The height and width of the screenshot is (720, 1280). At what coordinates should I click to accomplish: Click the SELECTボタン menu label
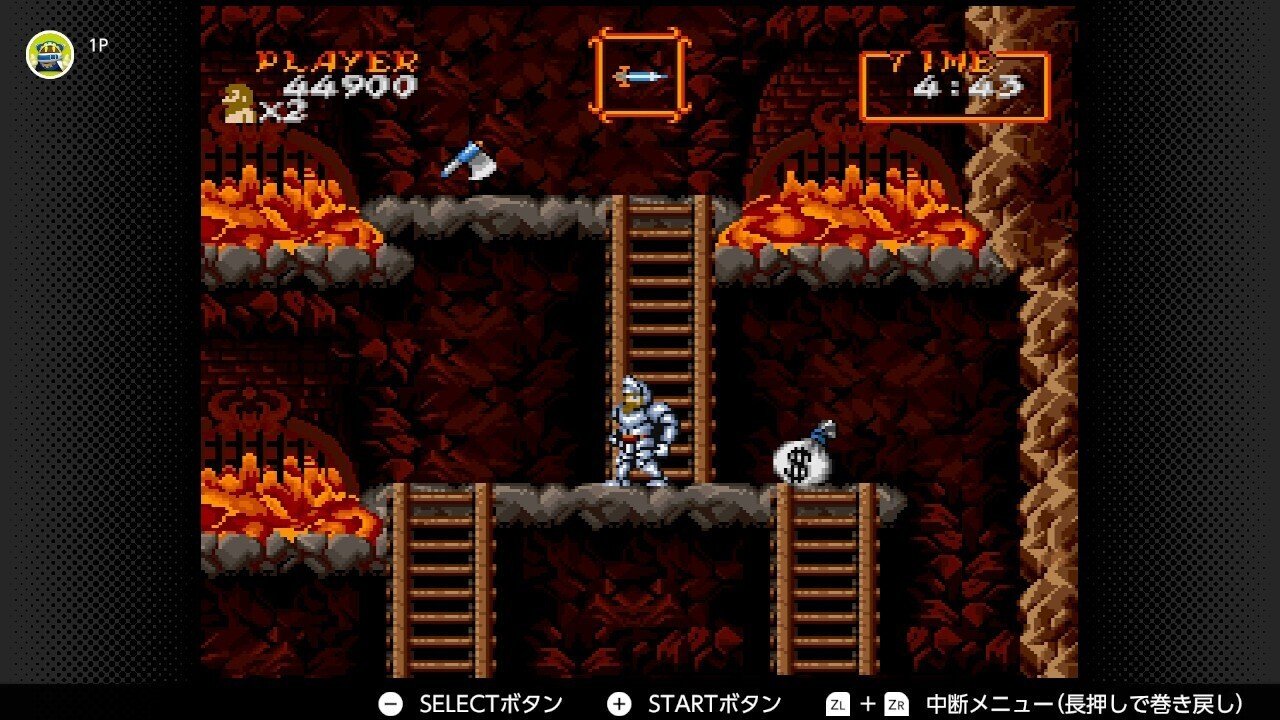coord(494,703)
